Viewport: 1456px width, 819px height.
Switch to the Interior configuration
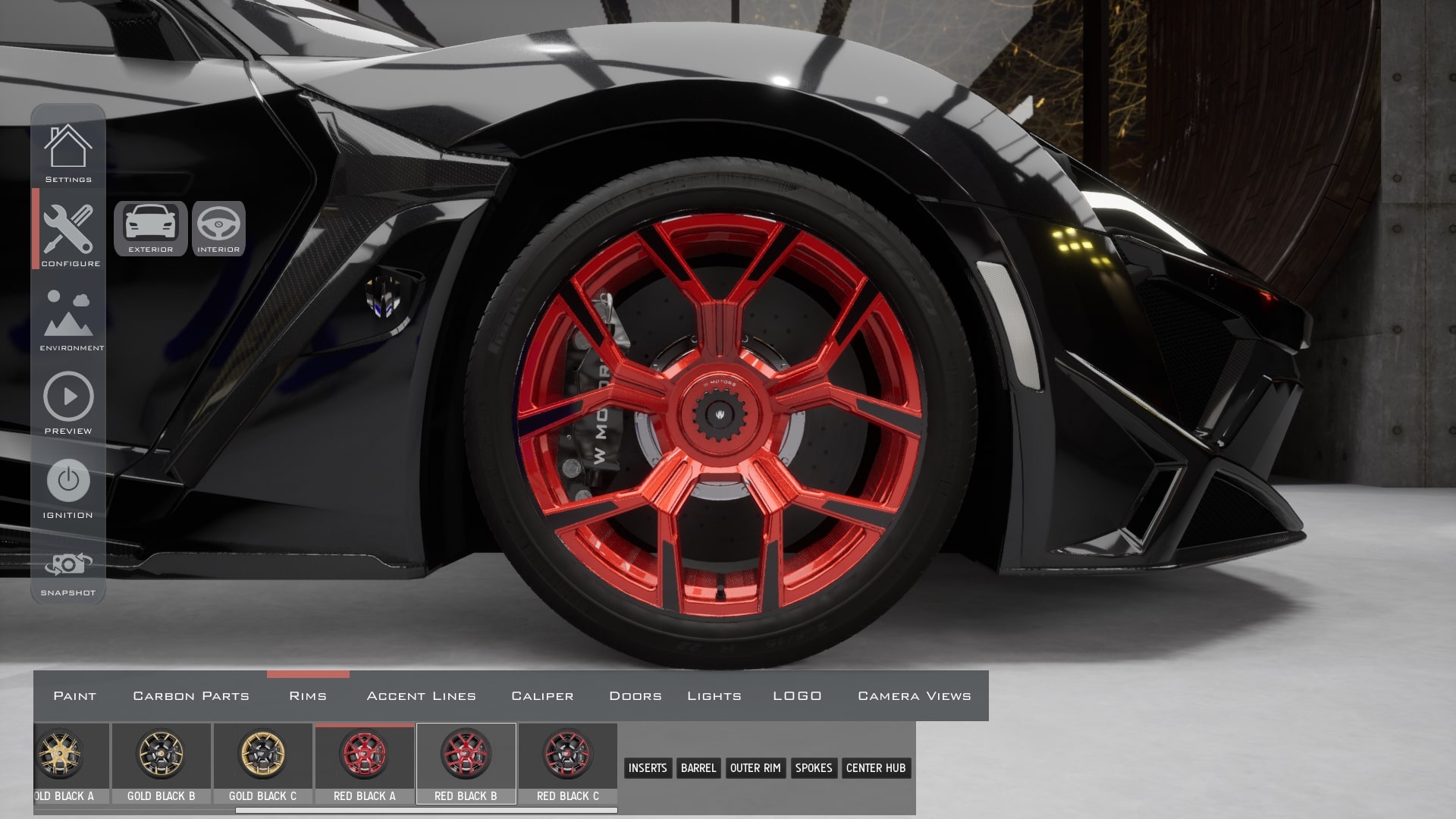coord(218,228)
